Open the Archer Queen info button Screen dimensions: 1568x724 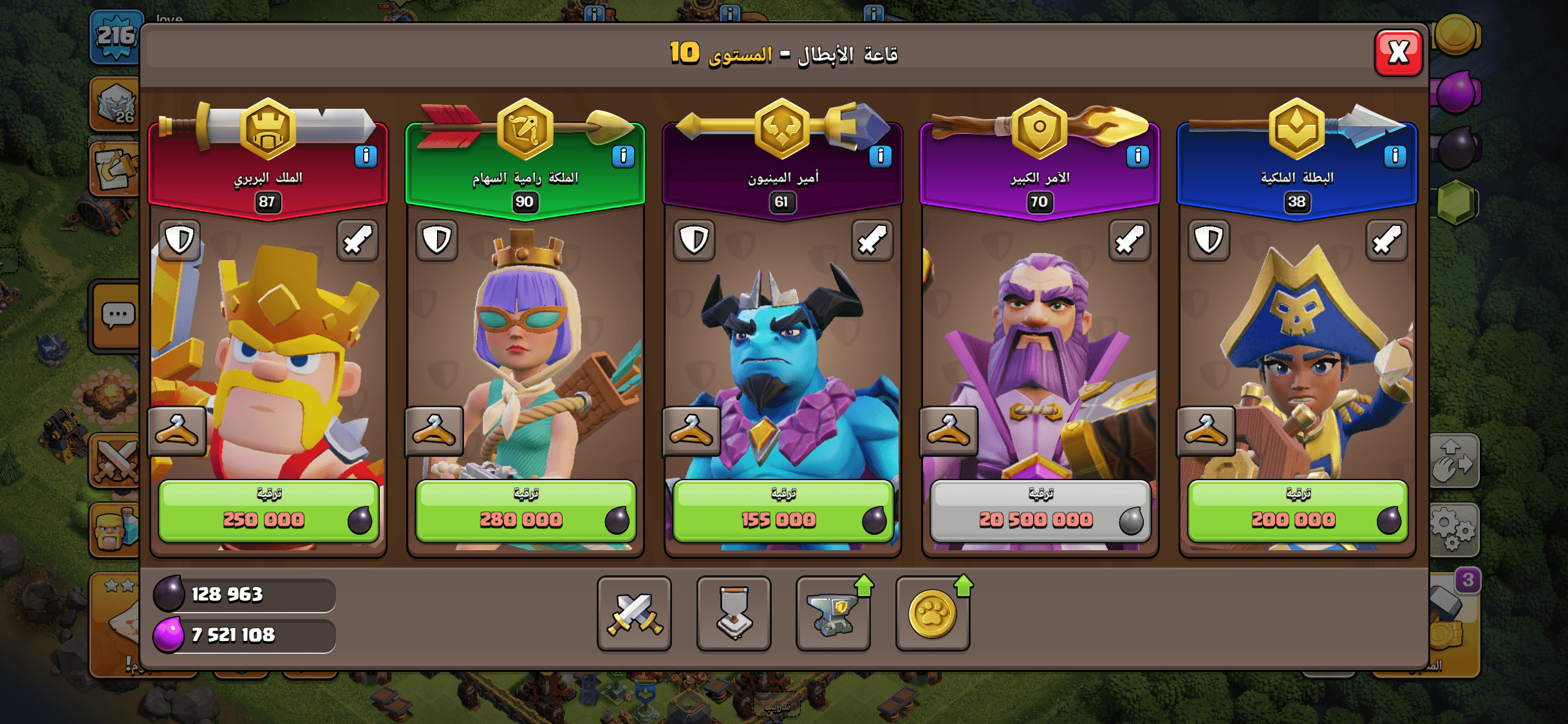(622, 156)
